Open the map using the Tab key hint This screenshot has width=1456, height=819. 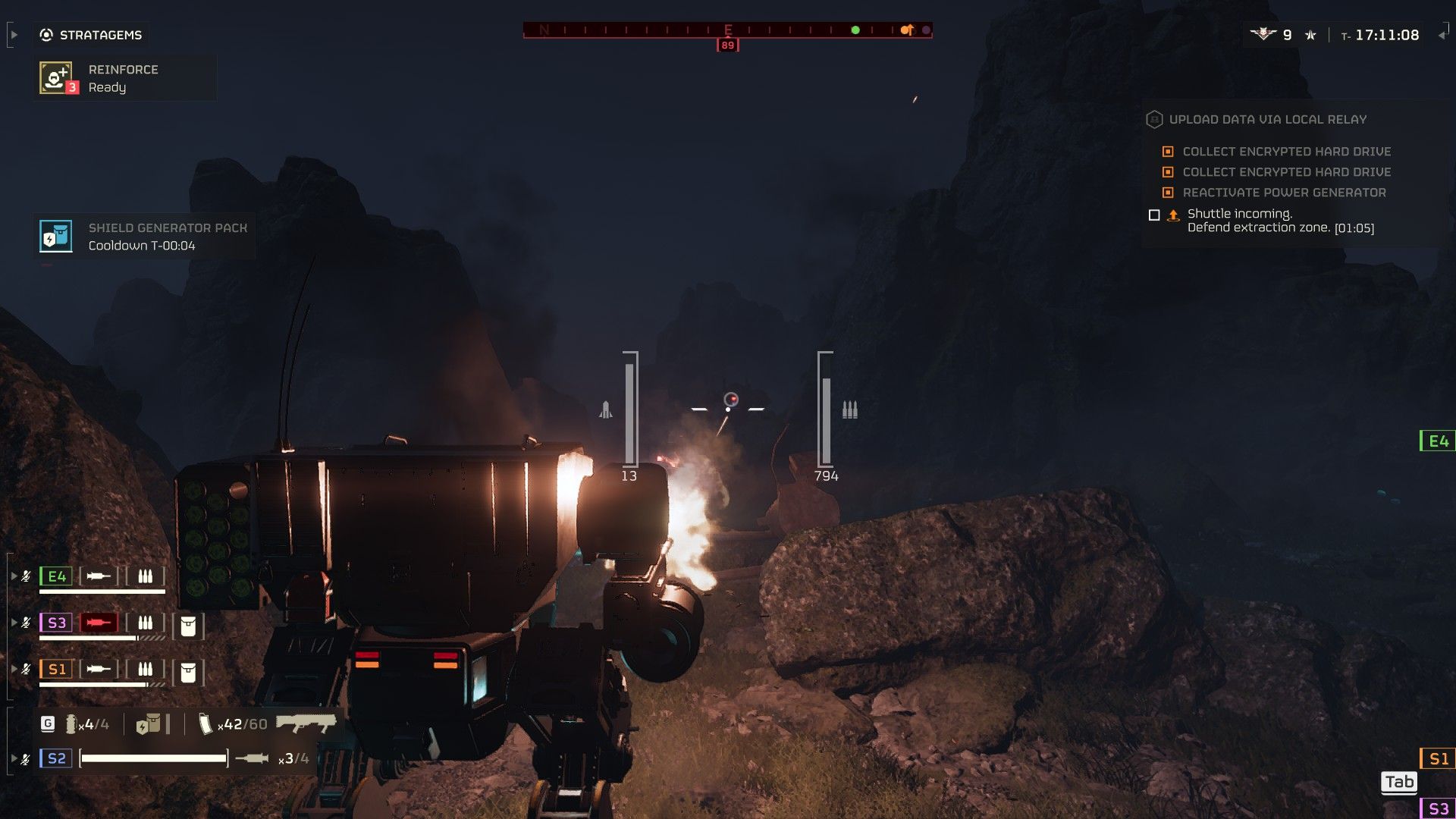click(1400, 783)
